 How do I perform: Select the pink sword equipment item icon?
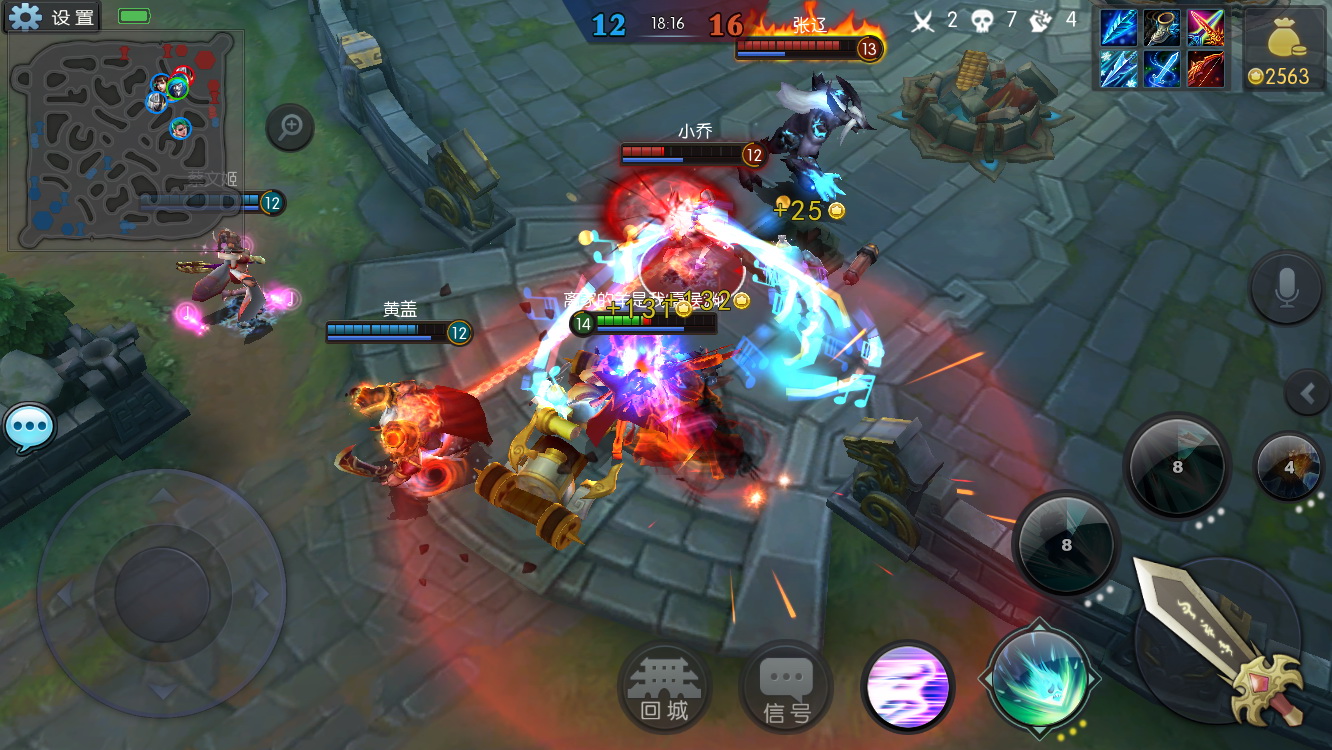(1206, 28)
